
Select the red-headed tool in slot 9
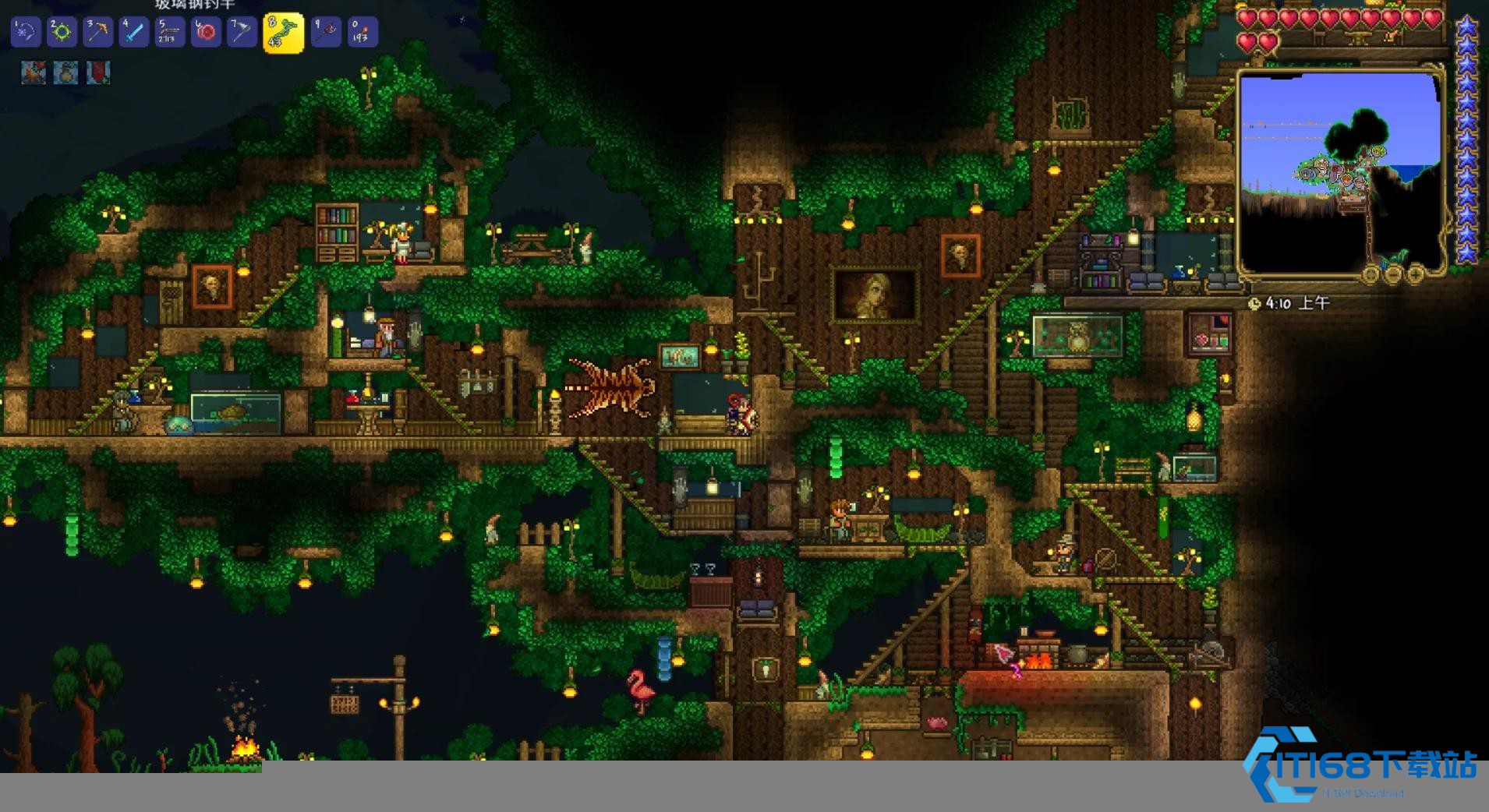point(326,33)
